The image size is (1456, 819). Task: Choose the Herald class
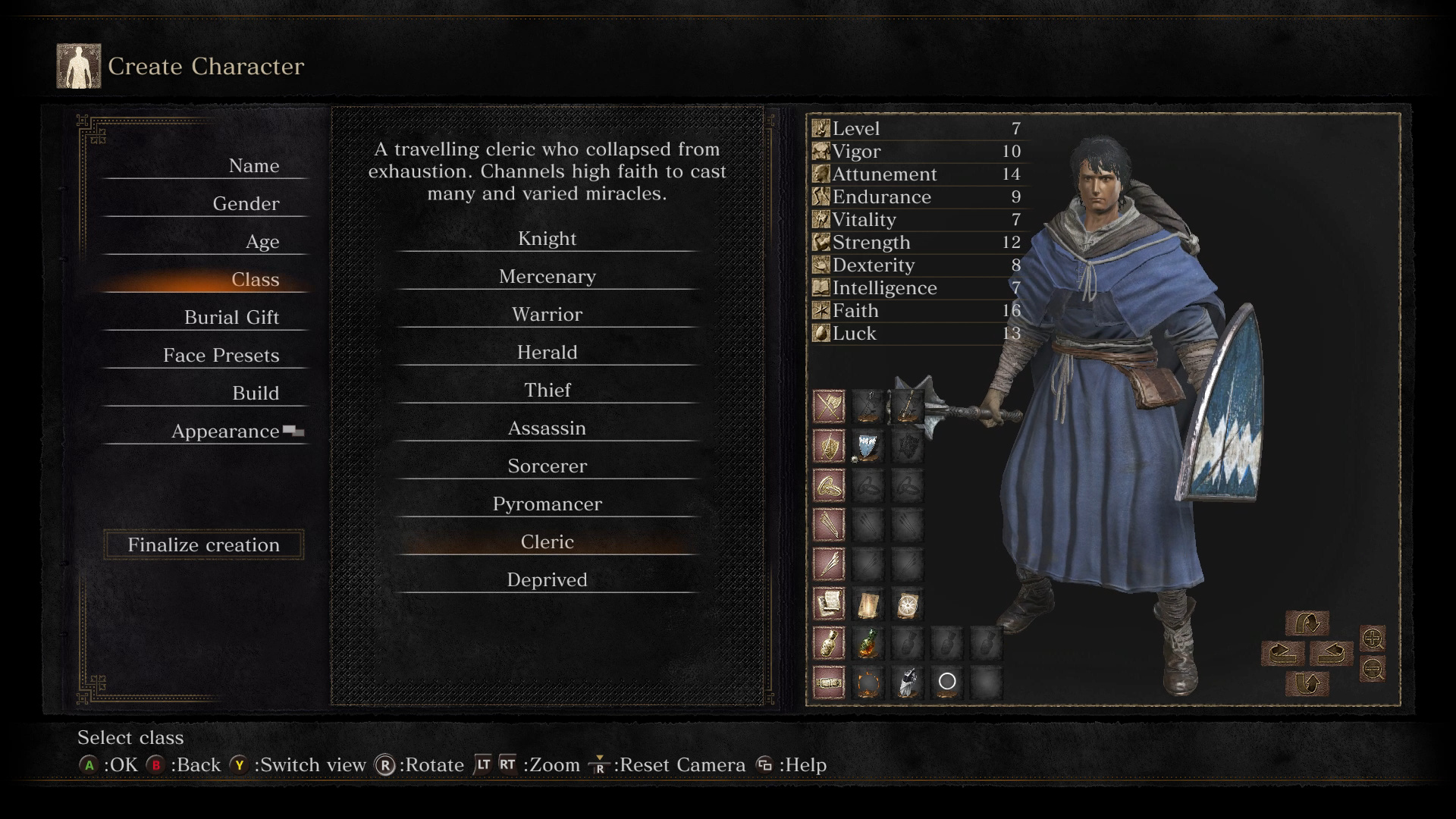coord(547,353)
